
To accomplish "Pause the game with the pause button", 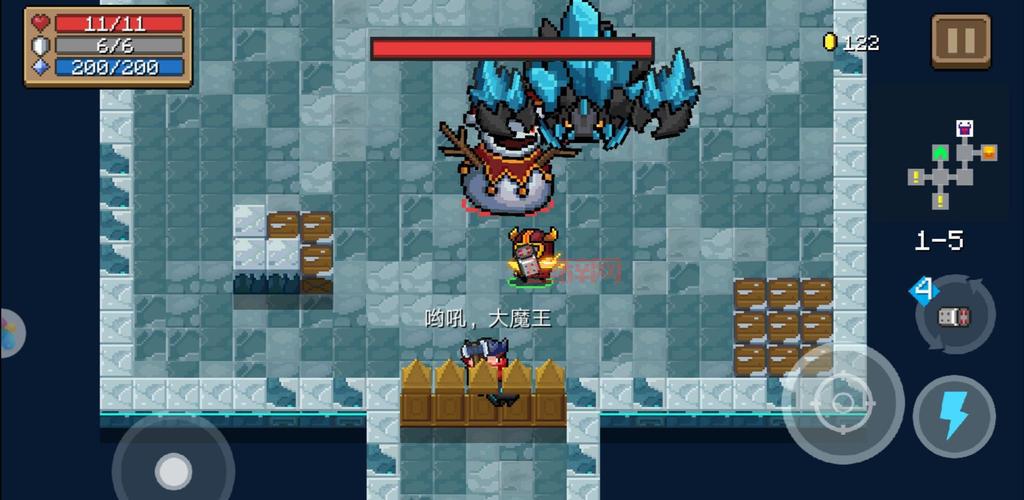I will pyautogui.click(x=960, y=41).
